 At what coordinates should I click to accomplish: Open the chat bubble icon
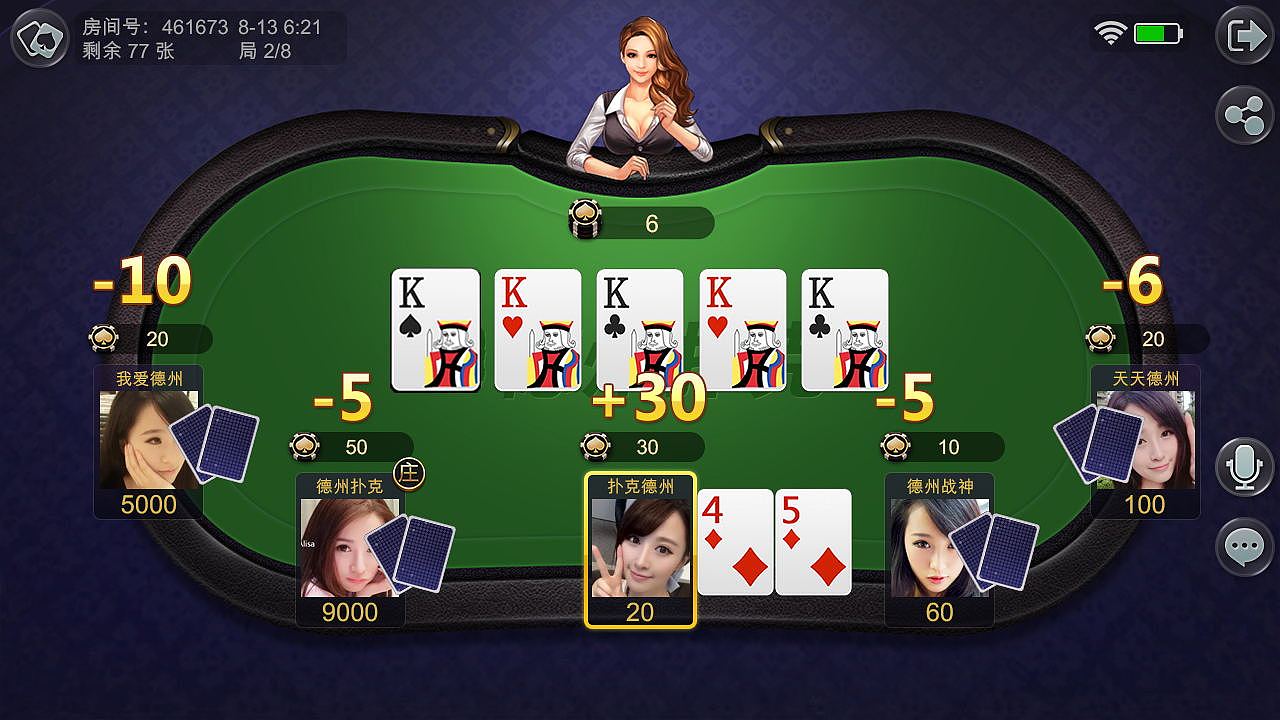[1243, 547]
